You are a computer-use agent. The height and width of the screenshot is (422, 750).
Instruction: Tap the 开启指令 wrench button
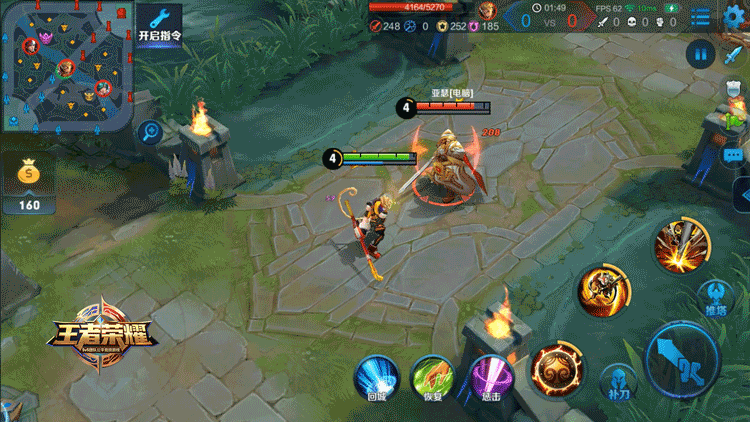(159, 25)
